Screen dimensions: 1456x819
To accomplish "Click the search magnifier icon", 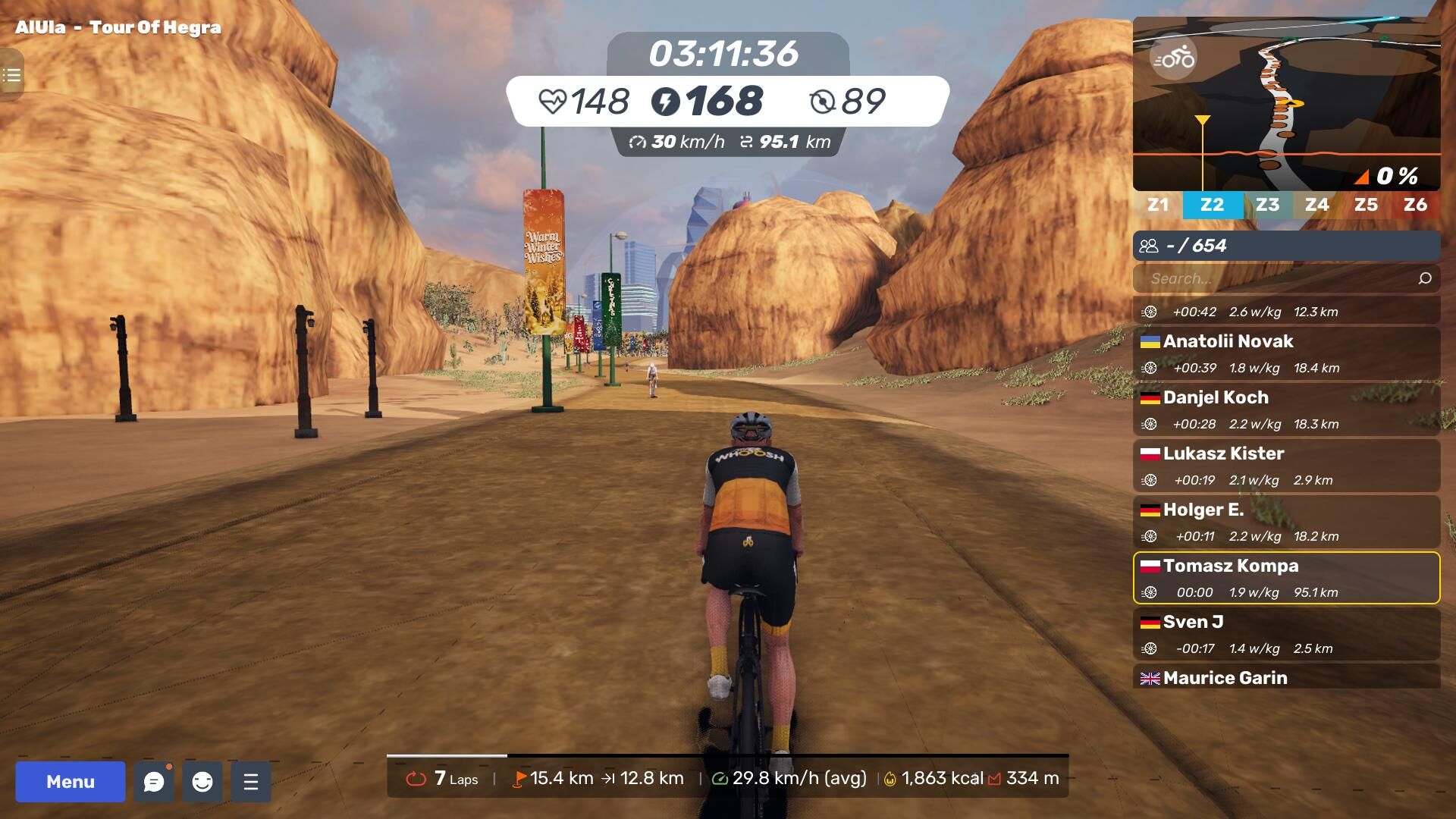I will [1425, 278].
